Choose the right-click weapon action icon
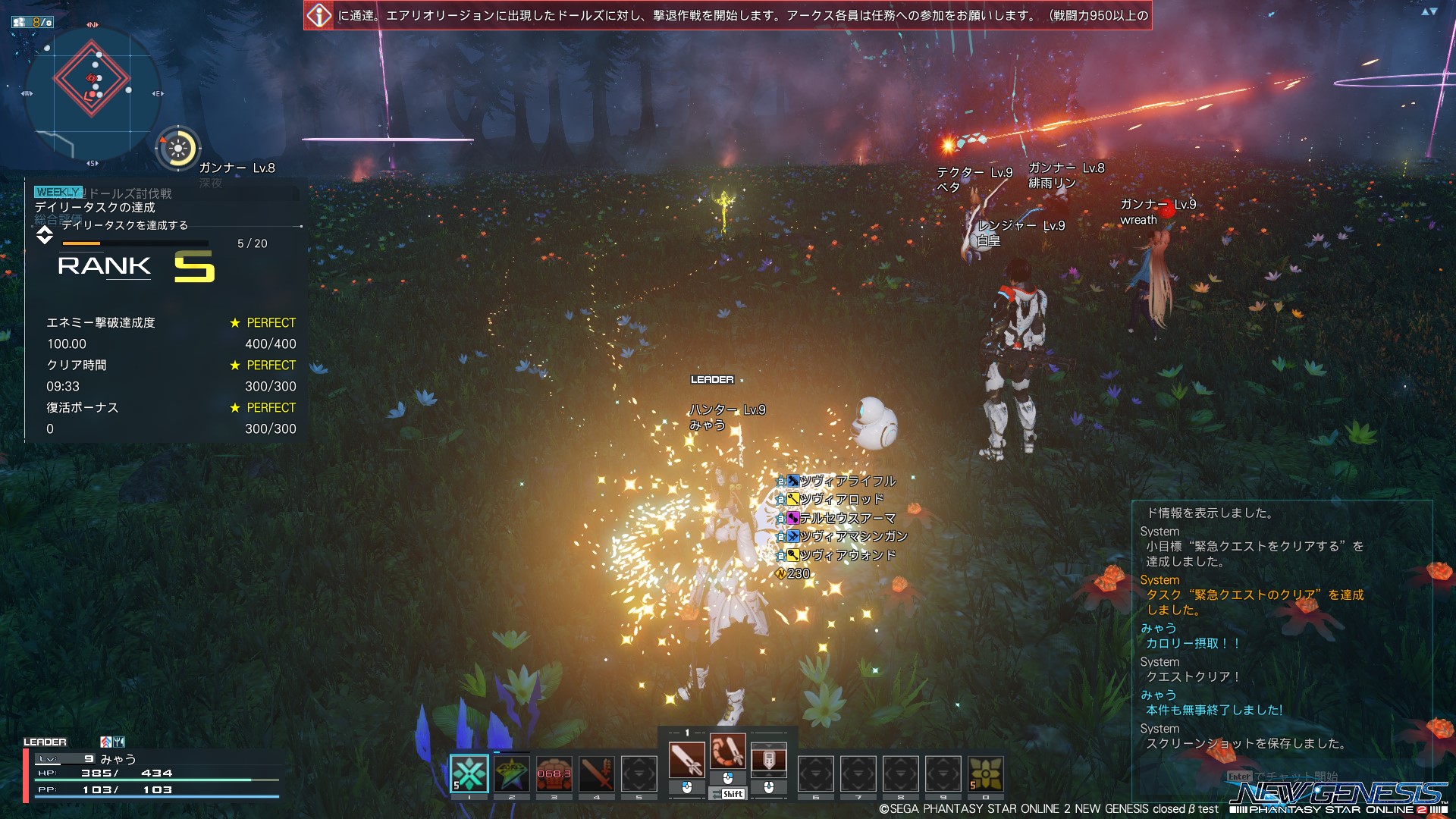Viewport: 1456px width, 819px height. pos(768,760)
